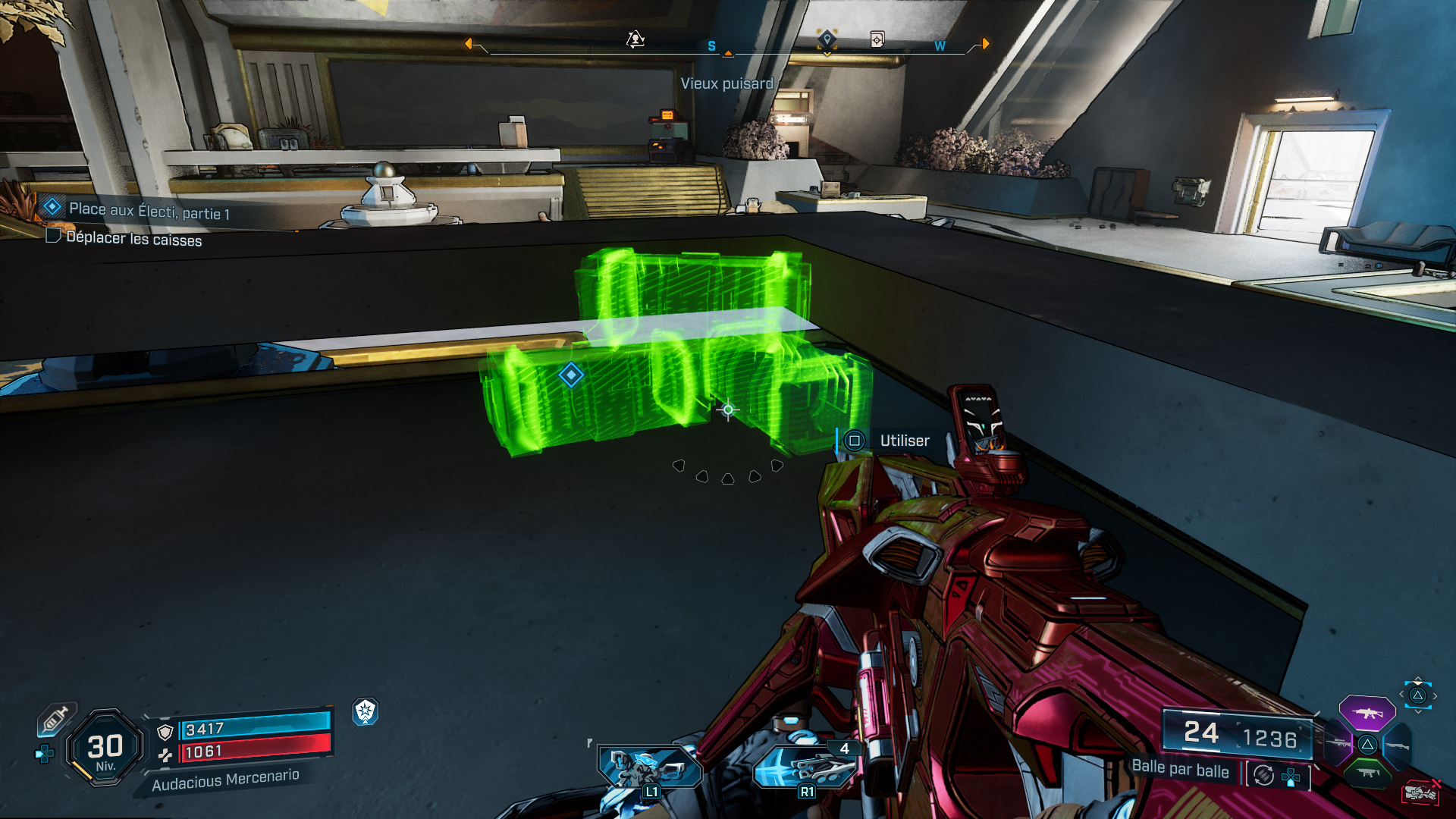The width and height of the screenshot is (1456, 819).
Task: Click the repair kit syringe icon
Action: tap(56, 718)
